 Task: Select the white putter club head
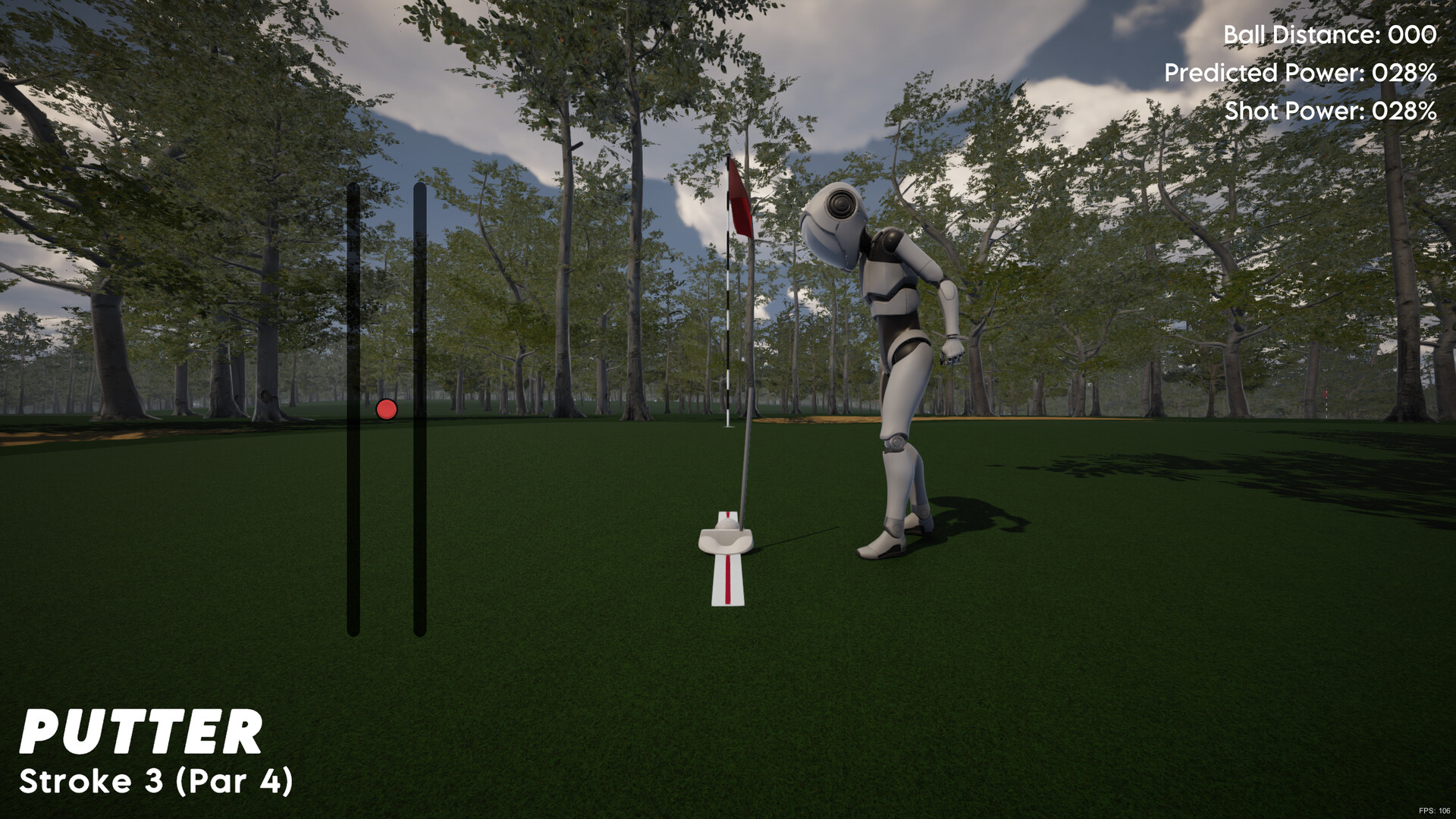click(x=725, y=540)
